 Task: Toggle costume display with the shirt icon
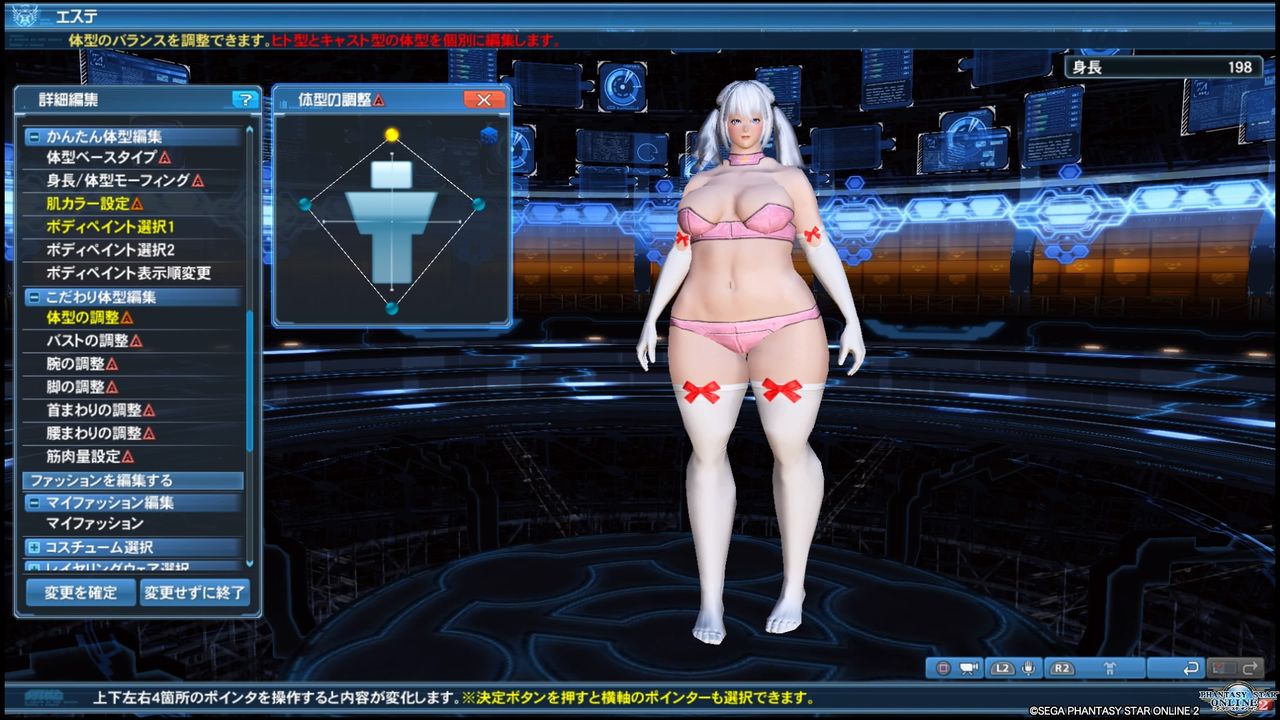1111,668
